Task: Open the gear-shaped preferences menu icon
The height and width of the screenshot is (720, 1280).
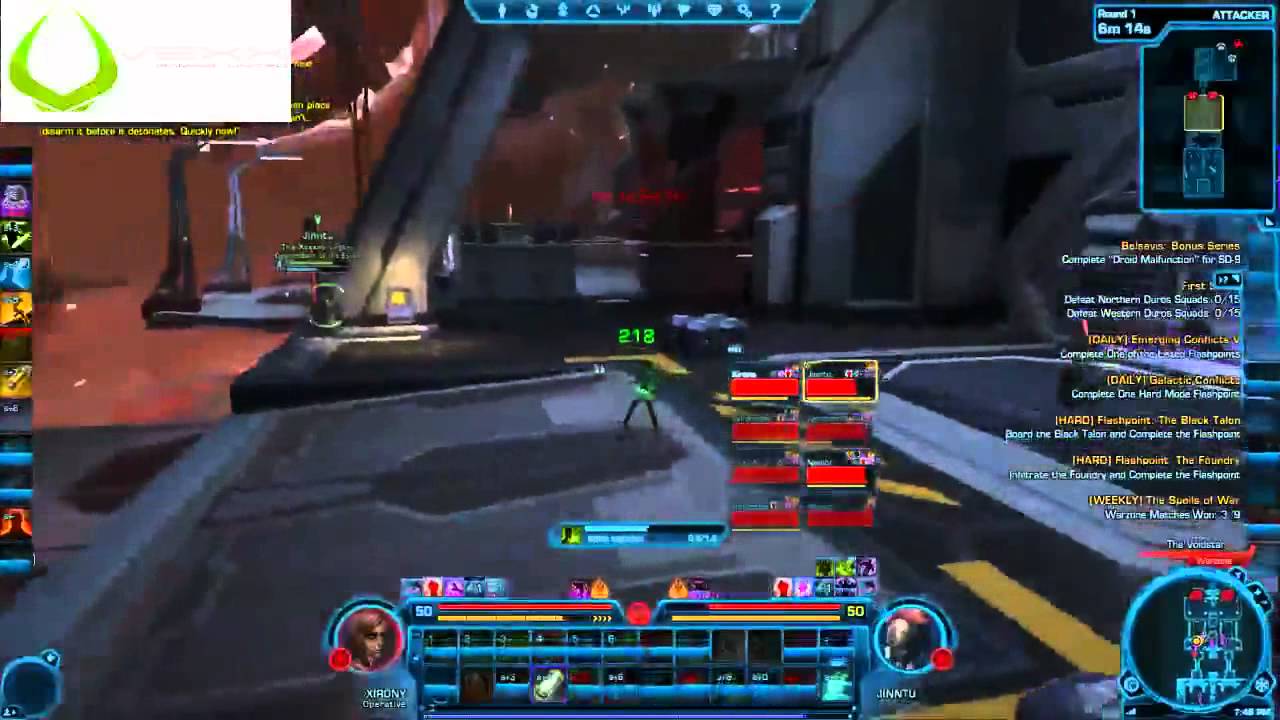Action: tap(745, 11)
